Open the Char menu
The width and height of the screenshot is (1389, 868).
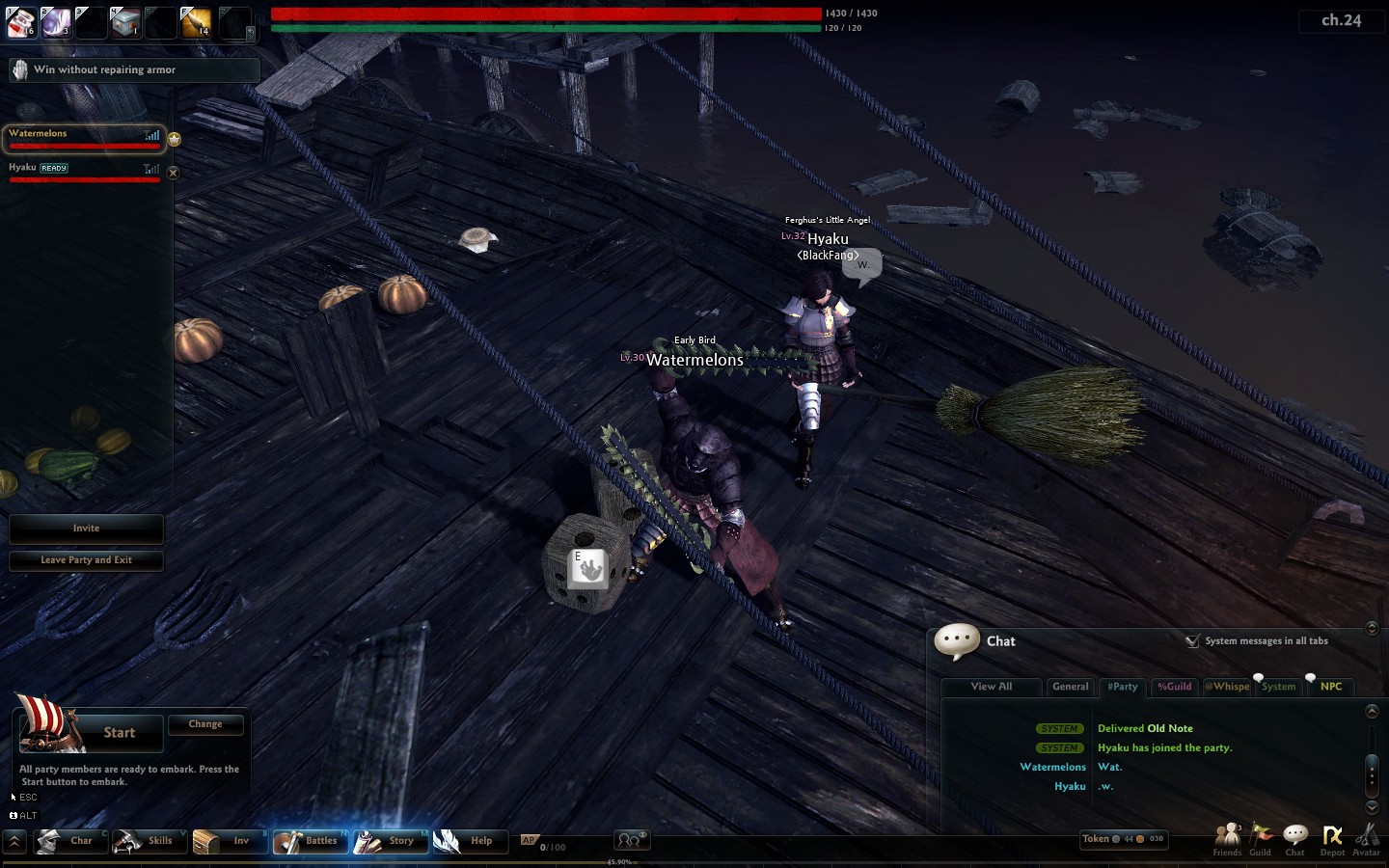(x=67, y=841)
